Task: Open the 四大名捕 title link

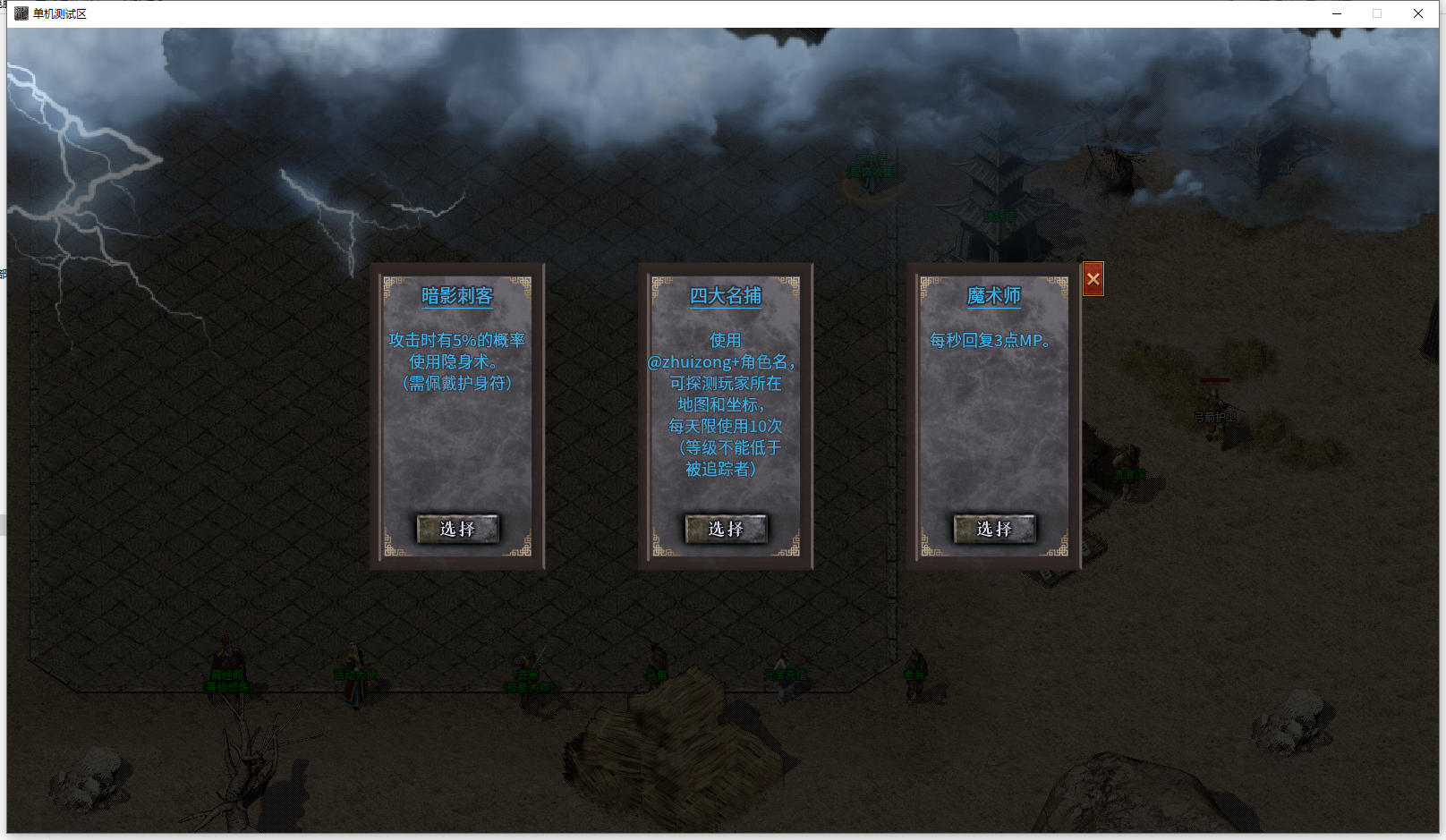Action: click(x=726, y=296)
